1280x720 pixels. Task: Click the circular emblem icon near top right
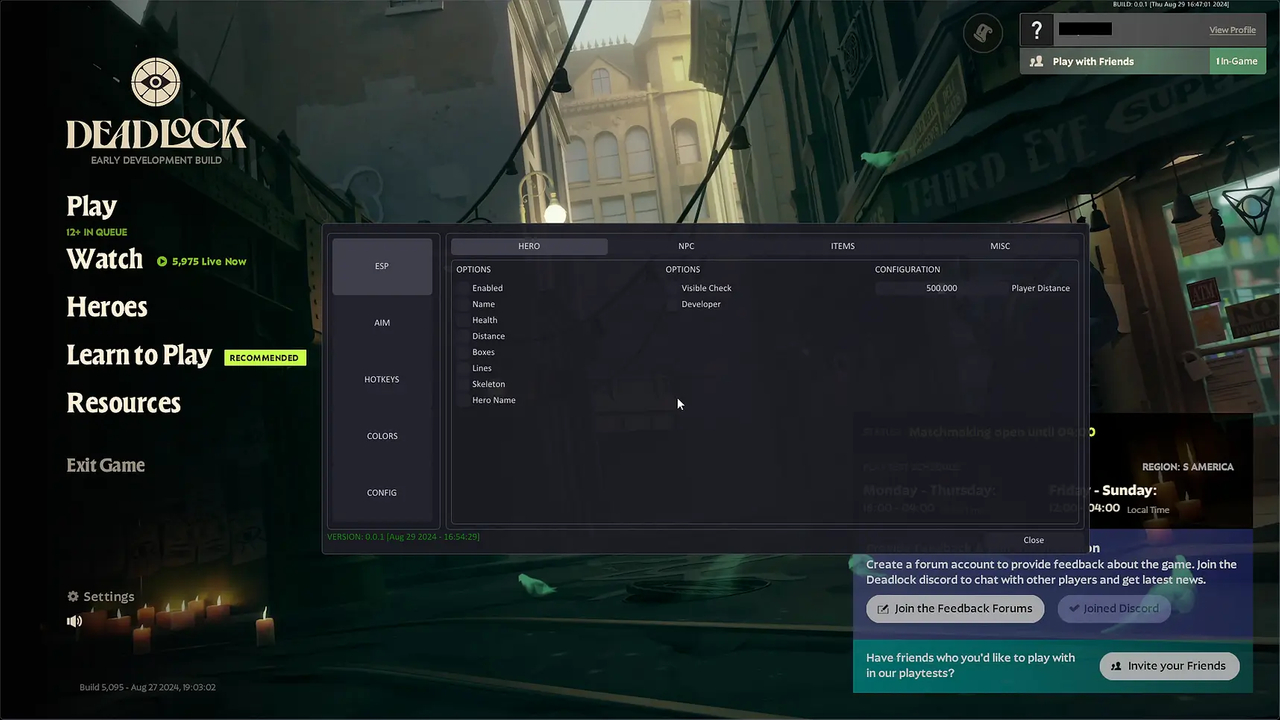[x=982, y=33]
